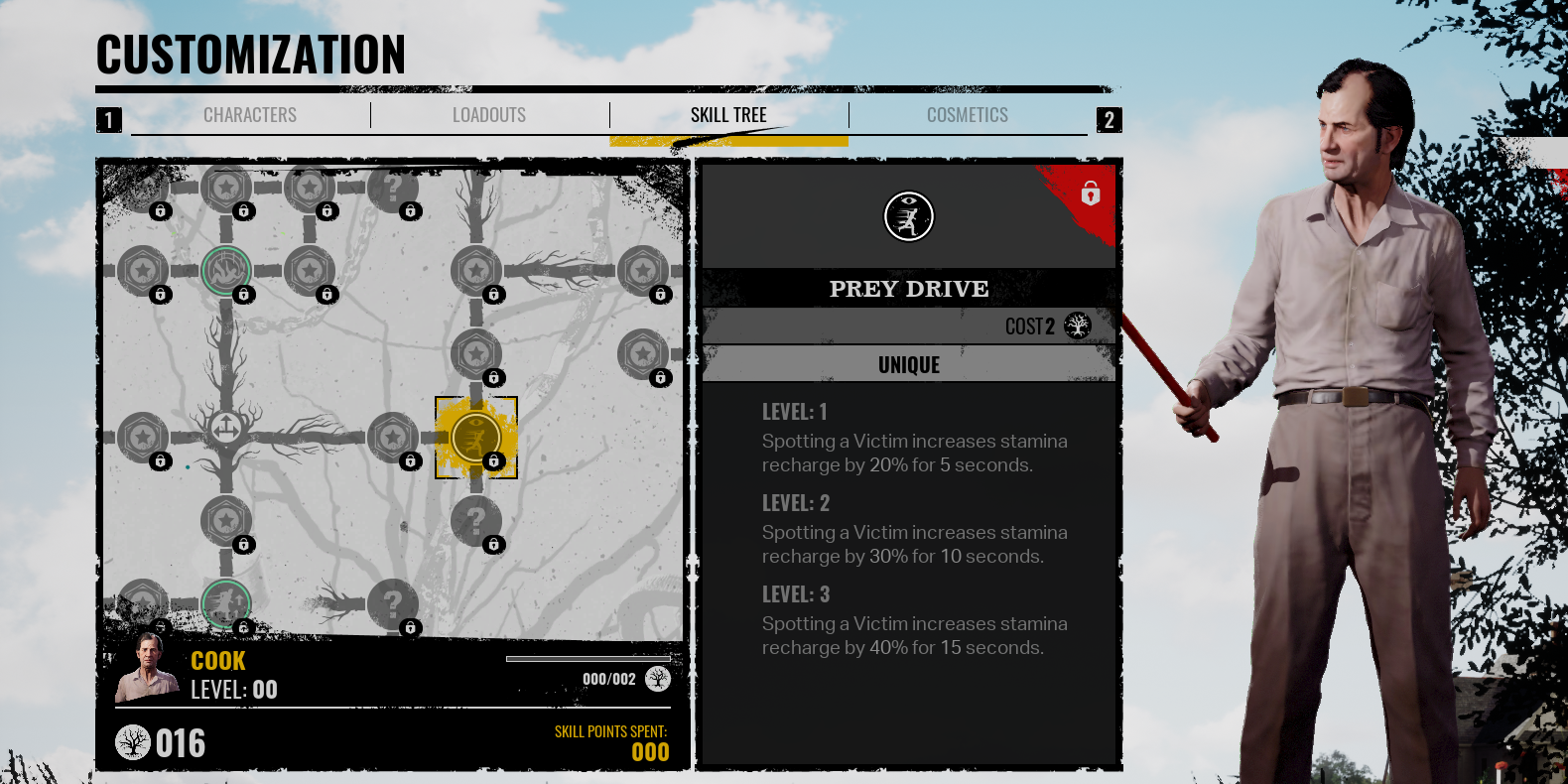Screen dimensions: 1568x784
Task: Click the green-circled skill node near top left
Action: tap(226, 270)
